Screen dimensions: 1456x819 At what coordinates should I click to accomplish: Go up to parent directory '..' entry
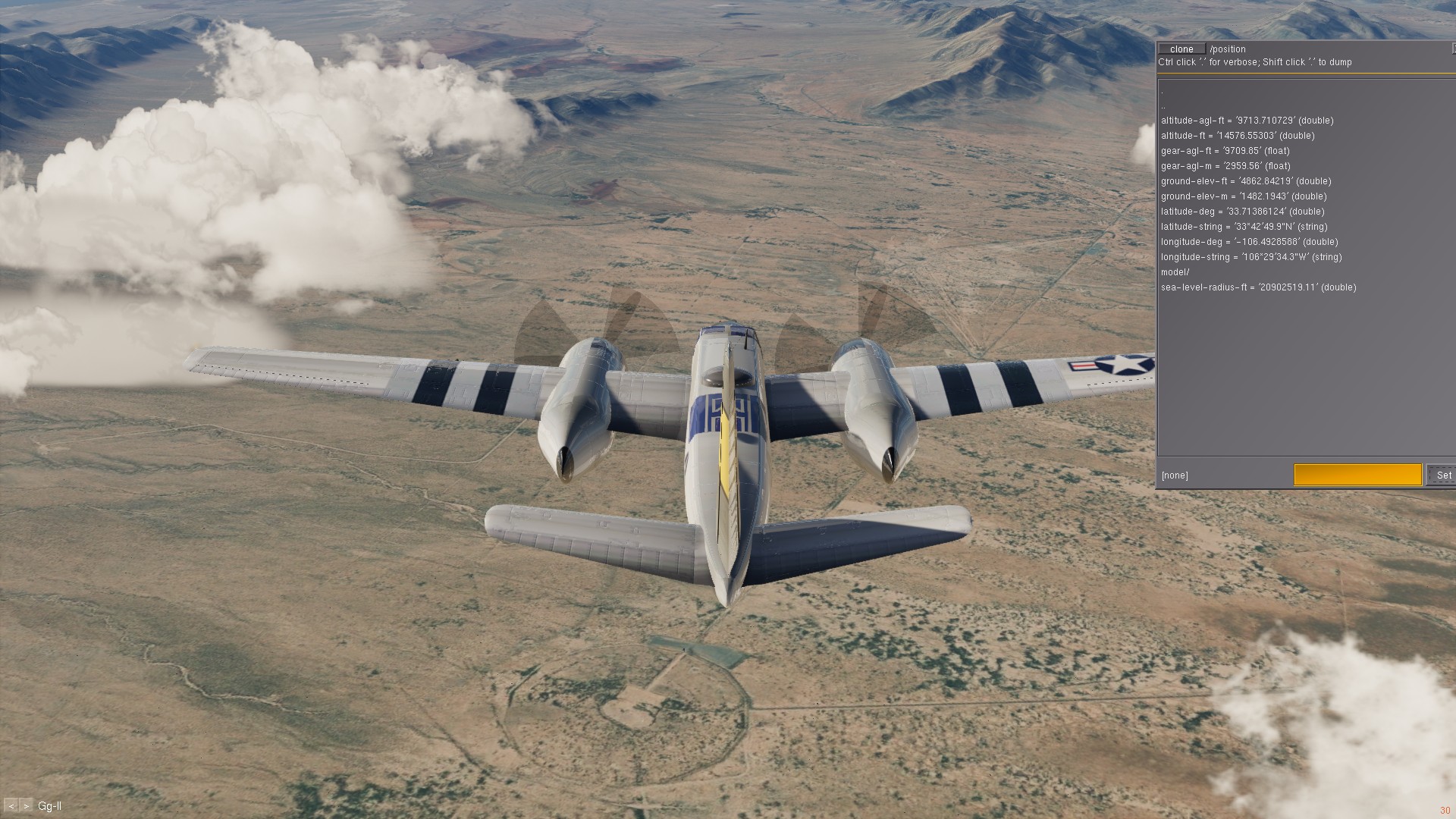[1163, 107]
